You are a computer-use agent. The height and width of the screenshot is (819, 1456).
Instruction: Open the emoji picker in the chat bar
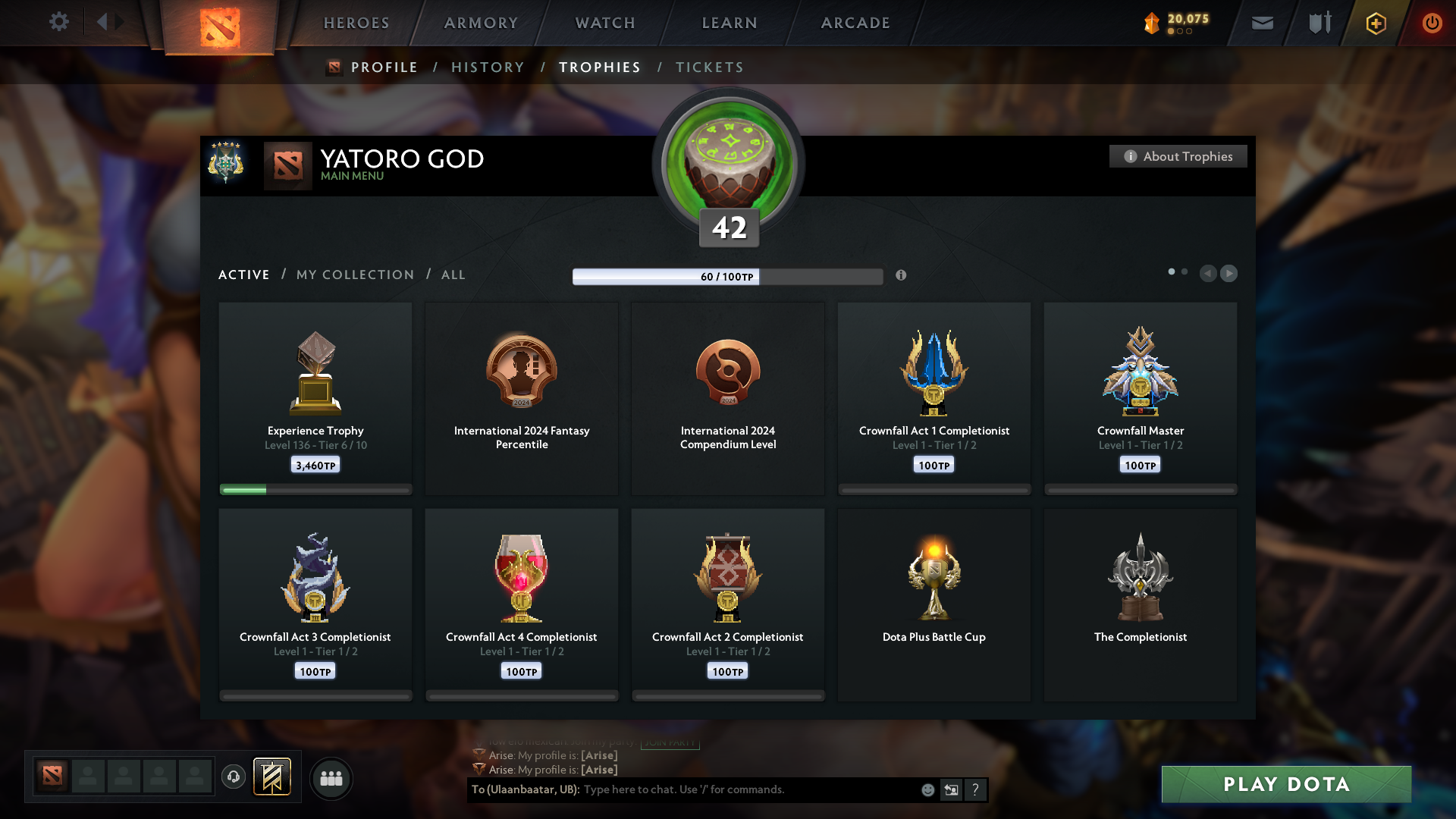(927, 789)
